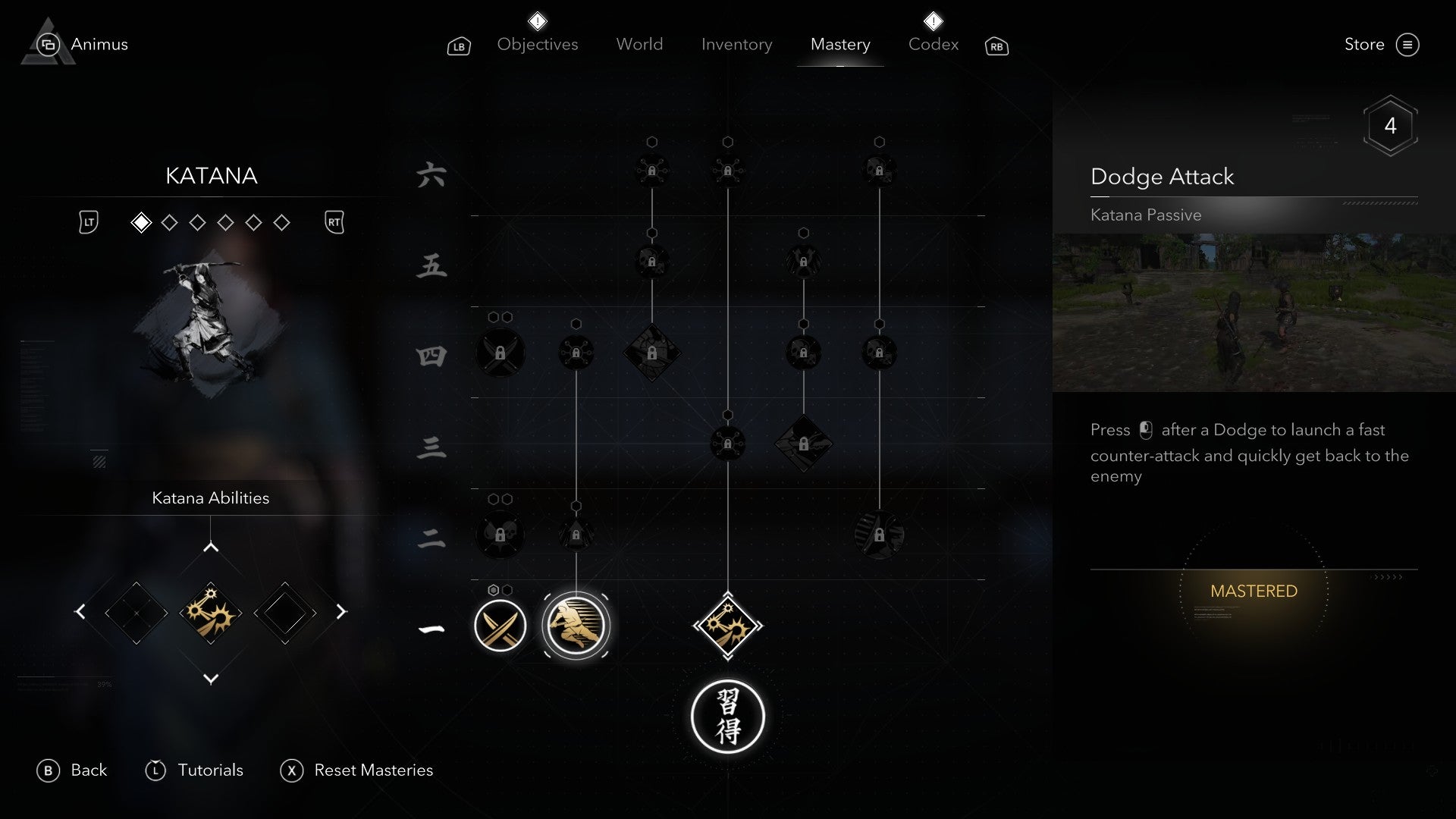
Task: Select the mastered dual-katana skill node
Action: click(x=500, y=626)
